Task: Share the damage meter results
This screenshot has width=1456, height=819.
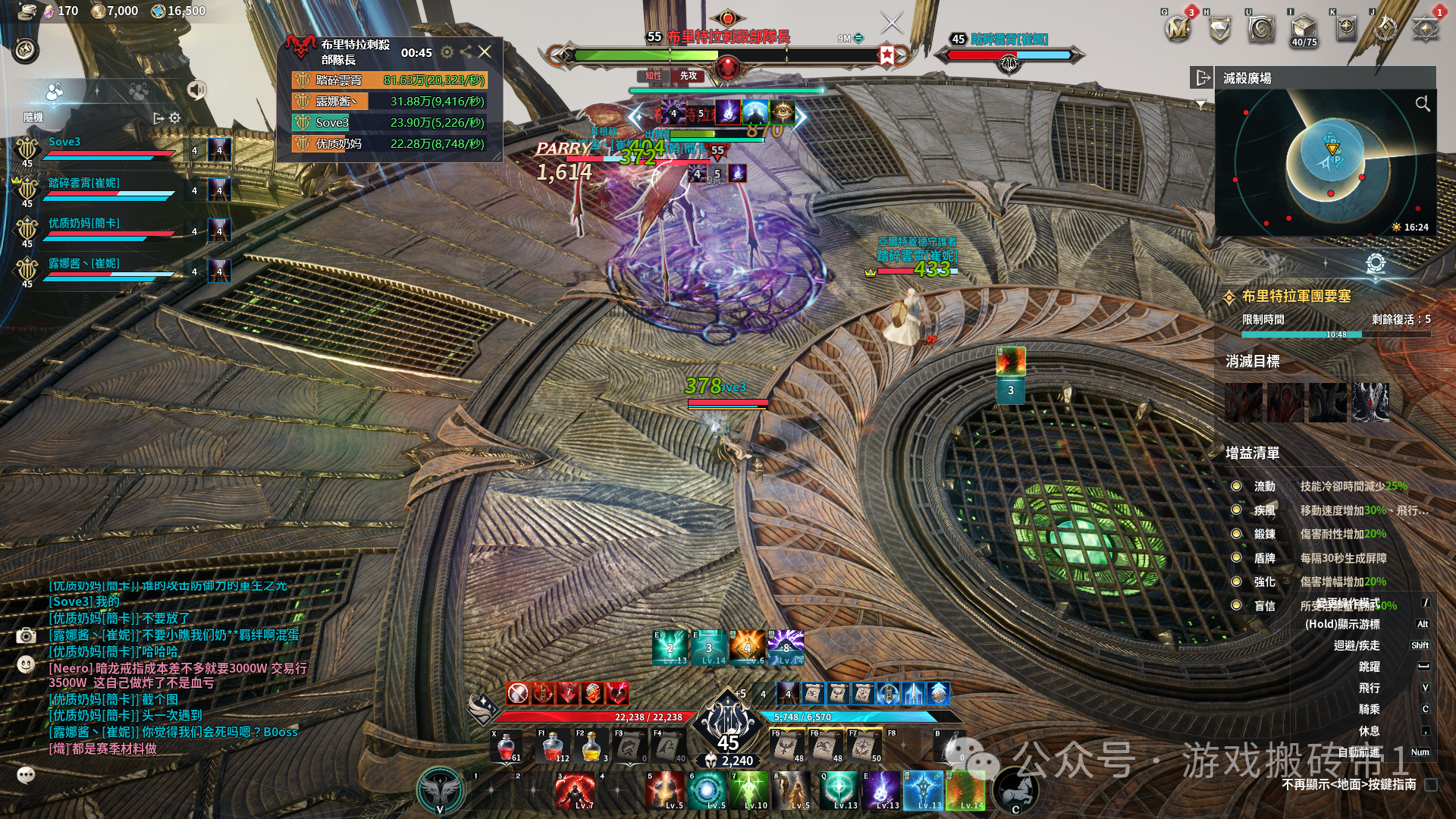Action: point(466,52)
